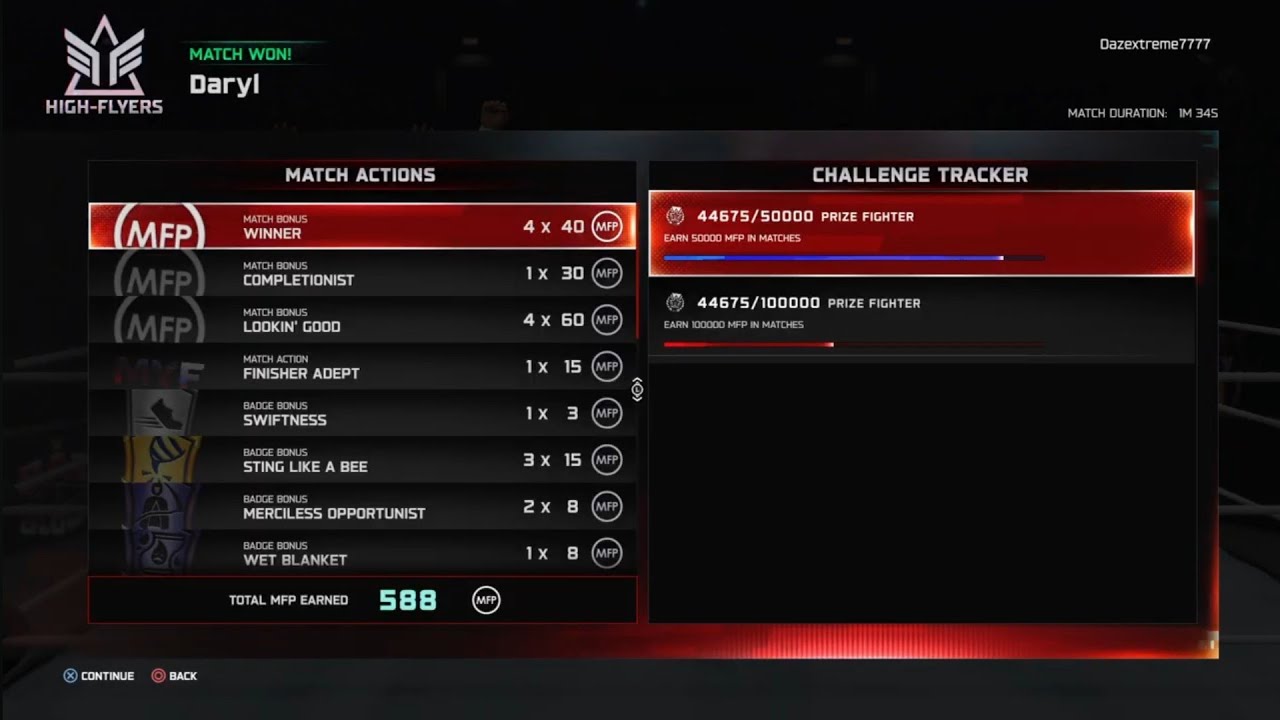Select the Match Actions panel header

click(x=363, y=174)
